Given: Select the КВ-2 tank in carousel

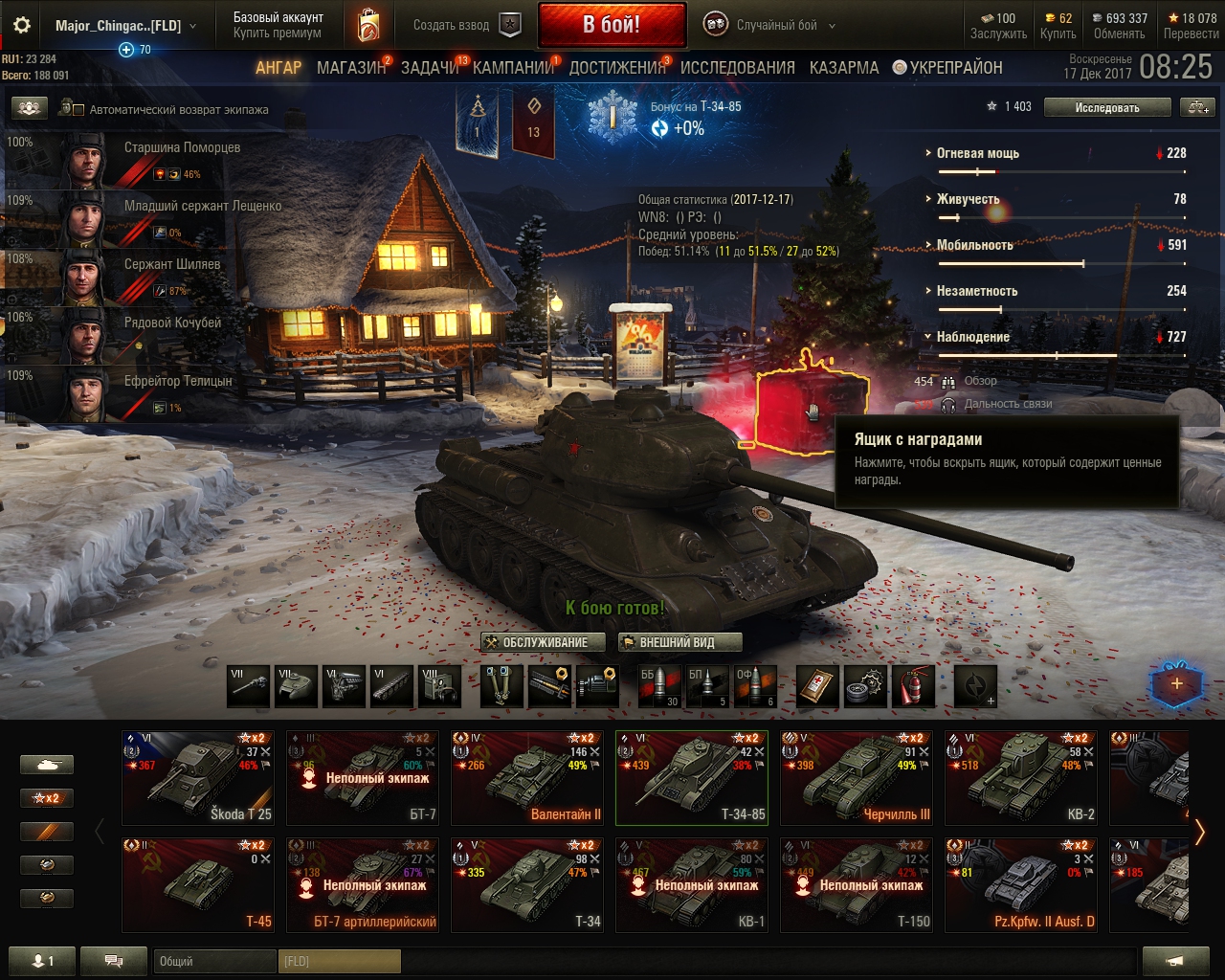Looking at the screenshot, I should tap(1022, 777).
